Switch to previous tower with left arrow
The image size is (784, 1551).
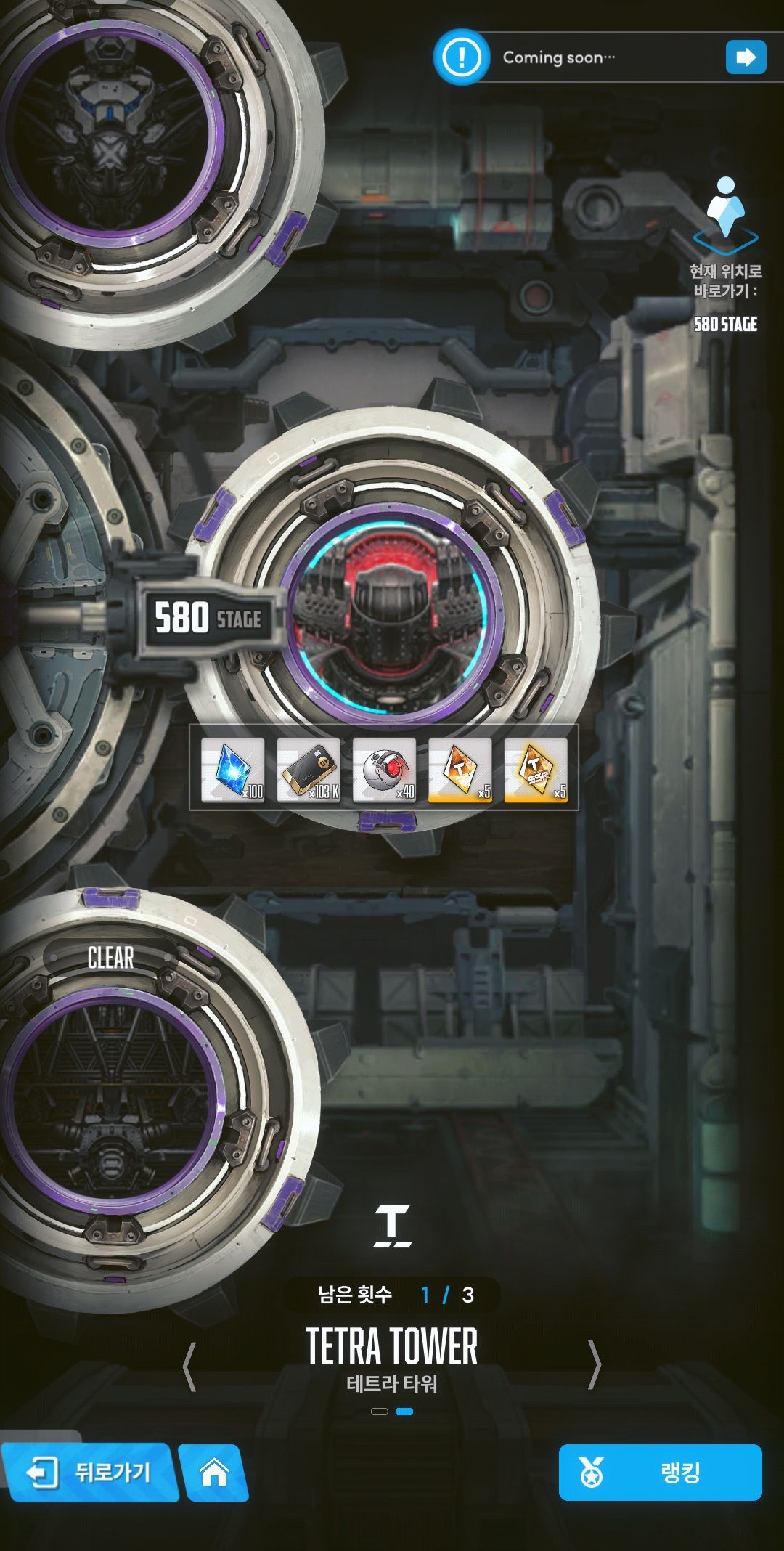pos(189,1367)
